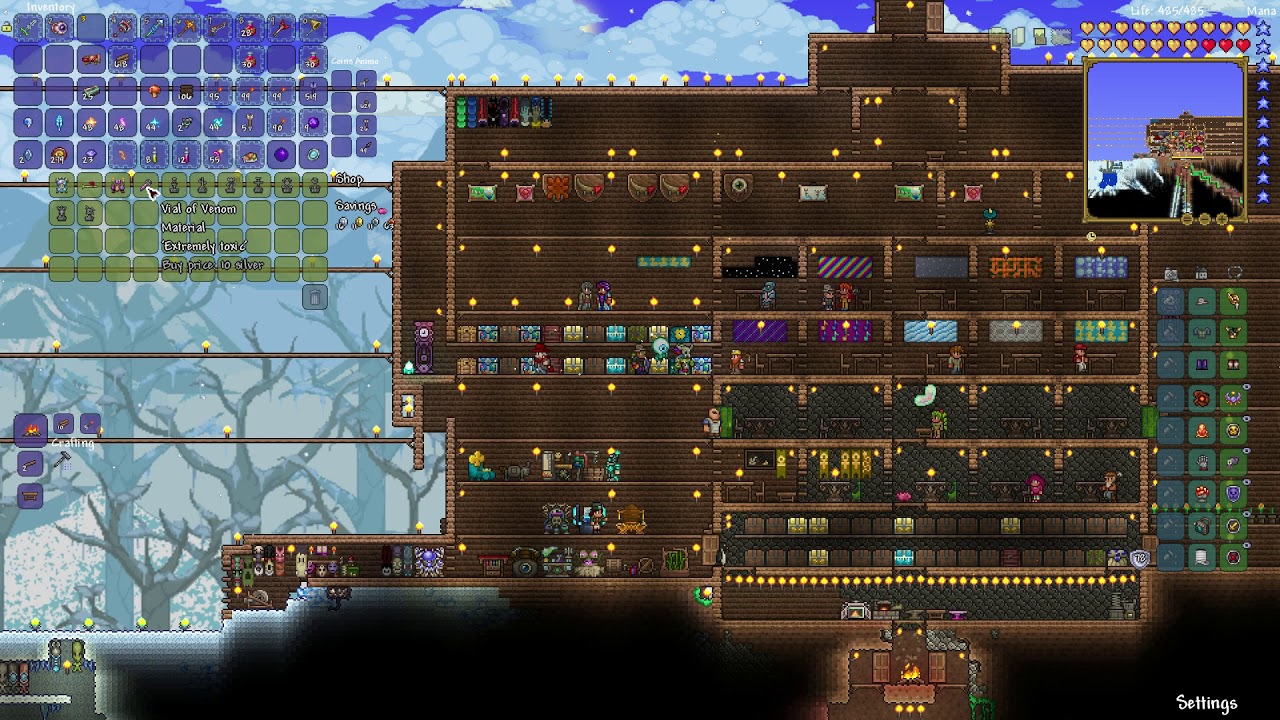Buy the Vial of Venom from the shop
The width and height of the screenshot is (1280, 720).
pos(146,185)
